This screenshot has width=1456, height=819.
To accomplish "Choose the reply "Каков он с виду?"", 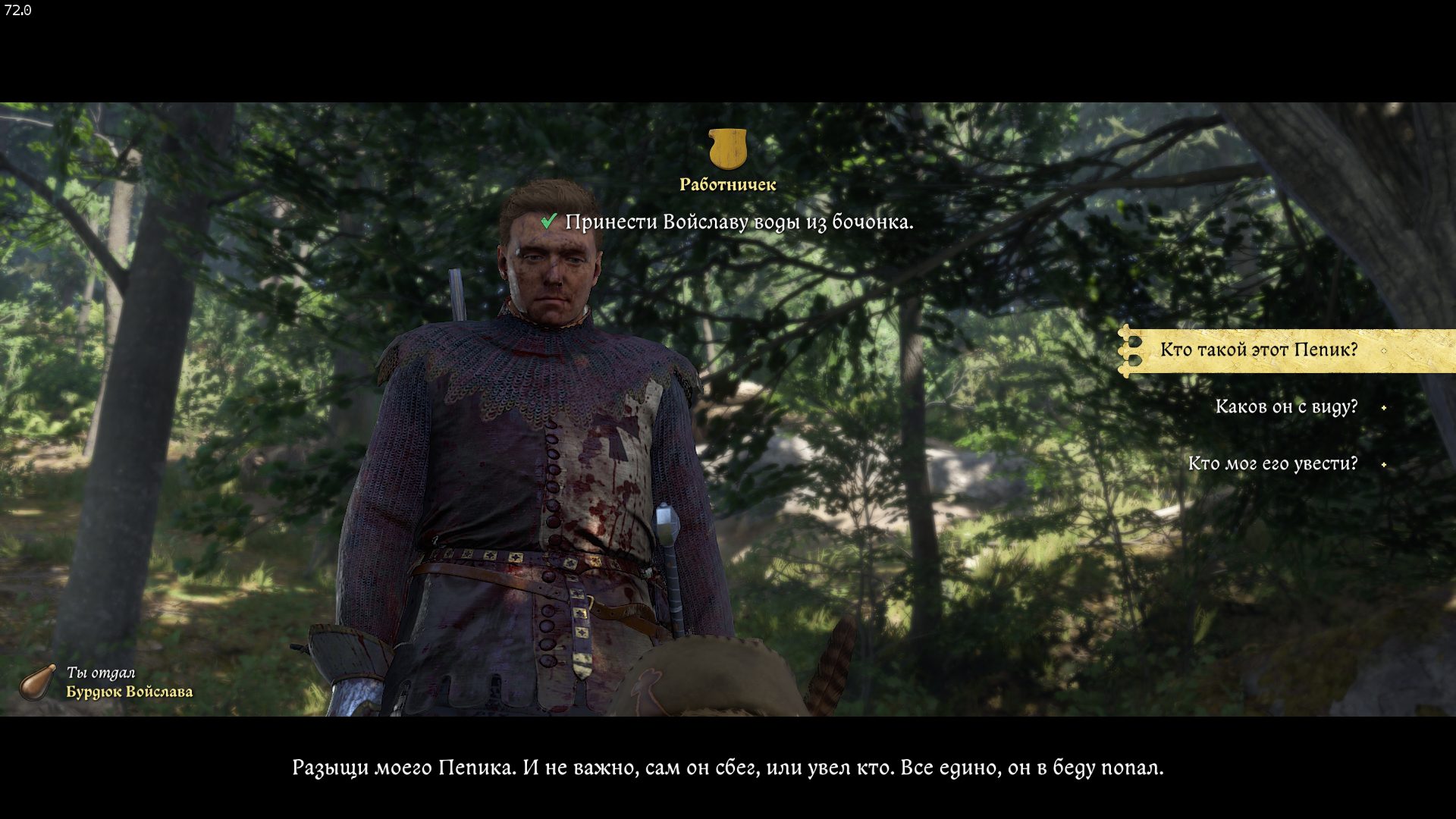I will pos(1286,407).
